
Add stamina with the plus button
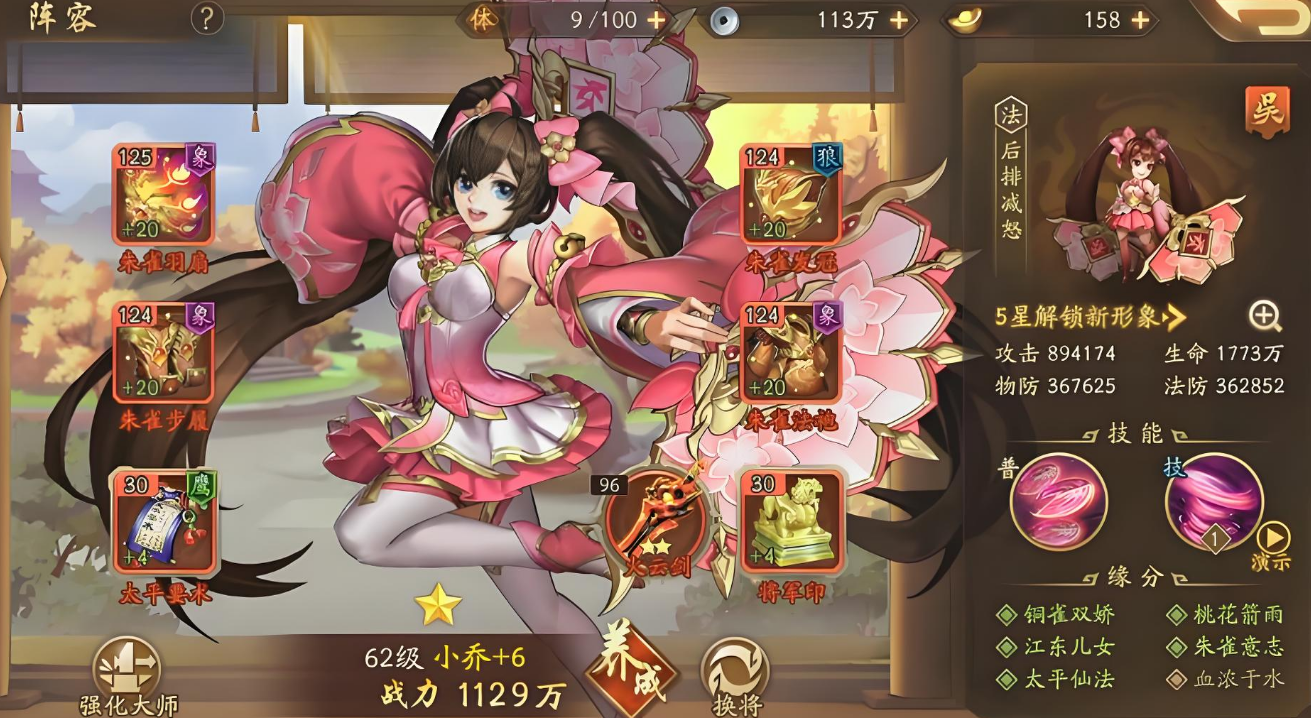656,19
